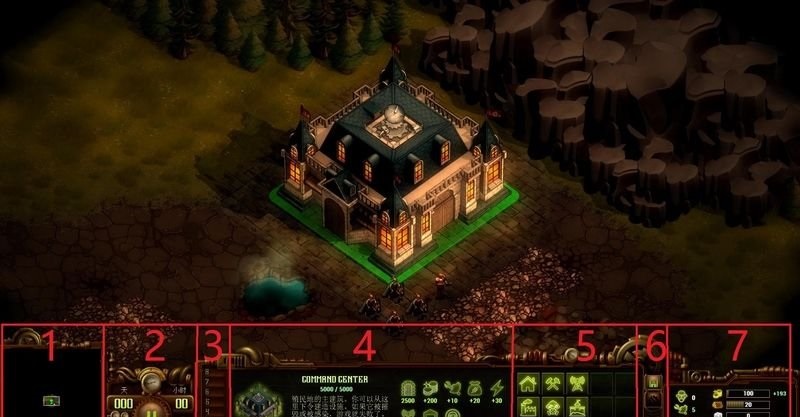
Task: Open the crossed hammer and pickaxe build category
Action: pos(553,383)
